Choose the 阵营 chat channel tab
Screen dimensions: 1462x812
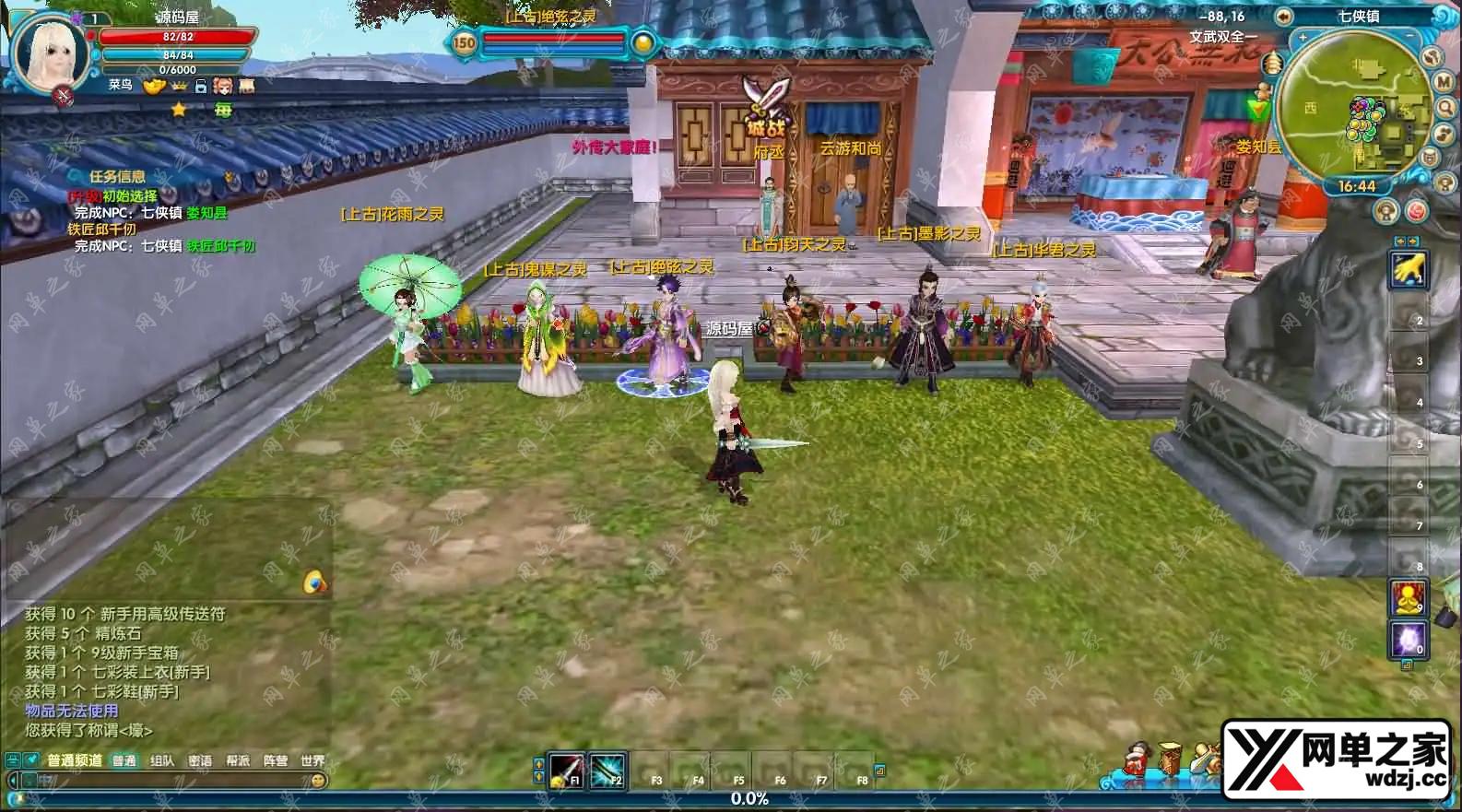(275, 760)
